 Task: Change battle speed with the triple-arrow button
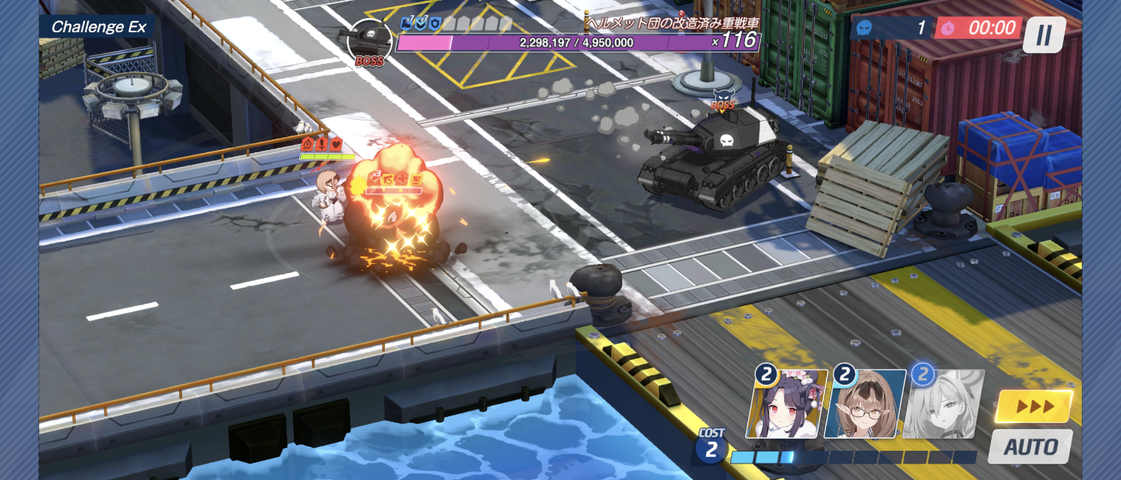coord(1034,406)
